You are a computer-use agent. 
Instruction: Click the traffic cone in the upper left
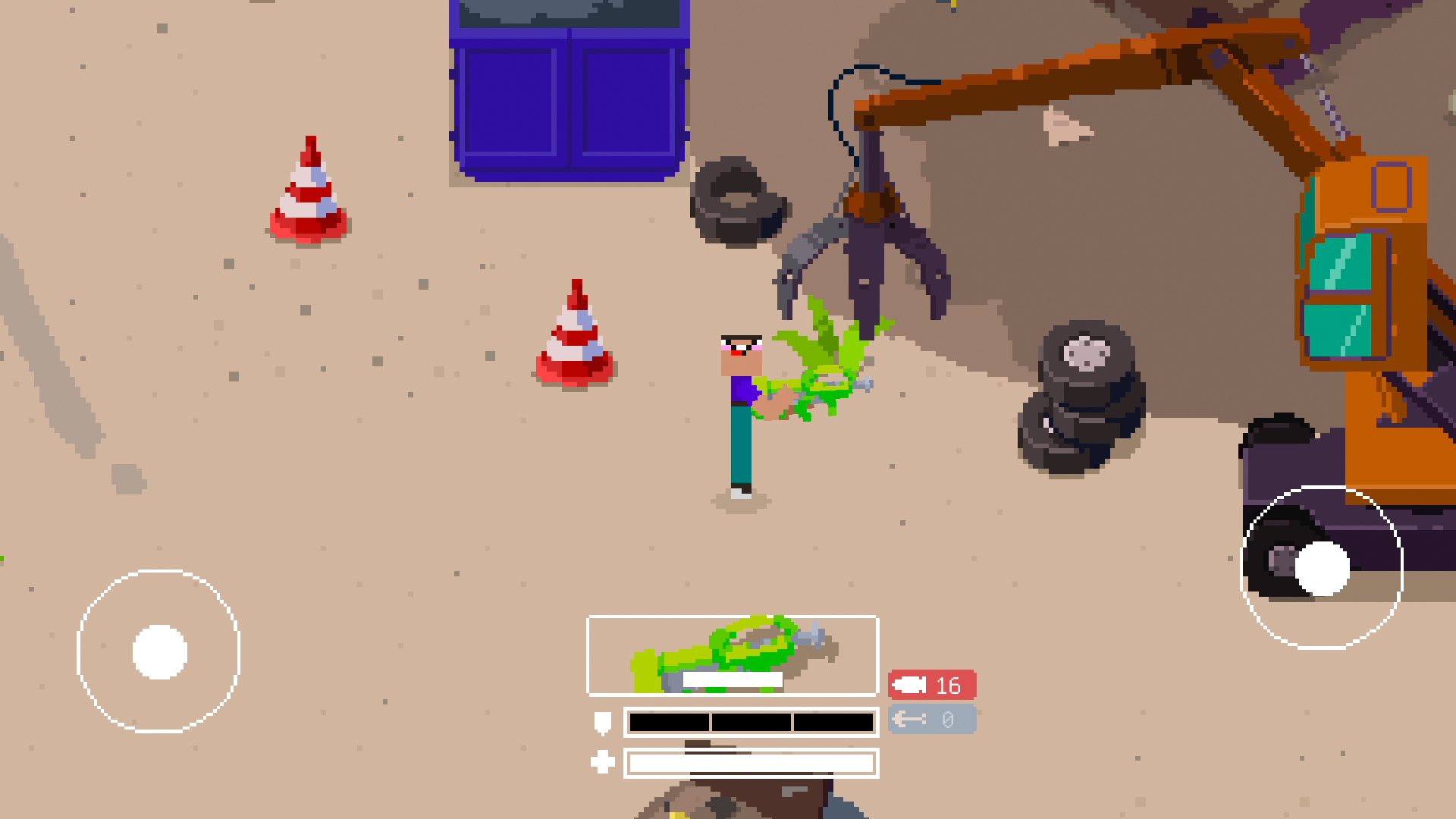[307, 190]
